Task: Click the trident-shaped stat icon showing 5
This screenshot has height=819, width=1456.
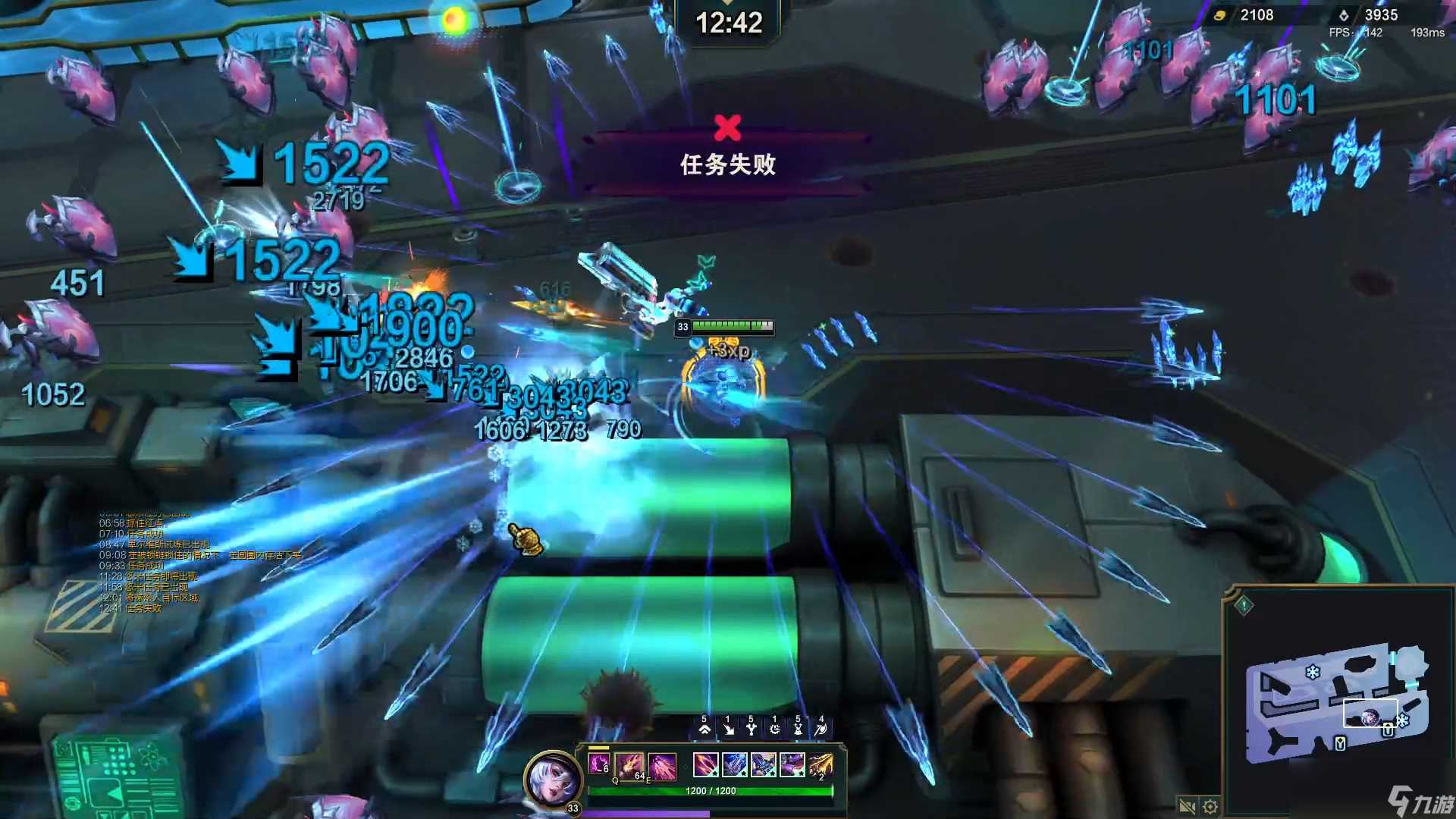Action: pos(752,730)
